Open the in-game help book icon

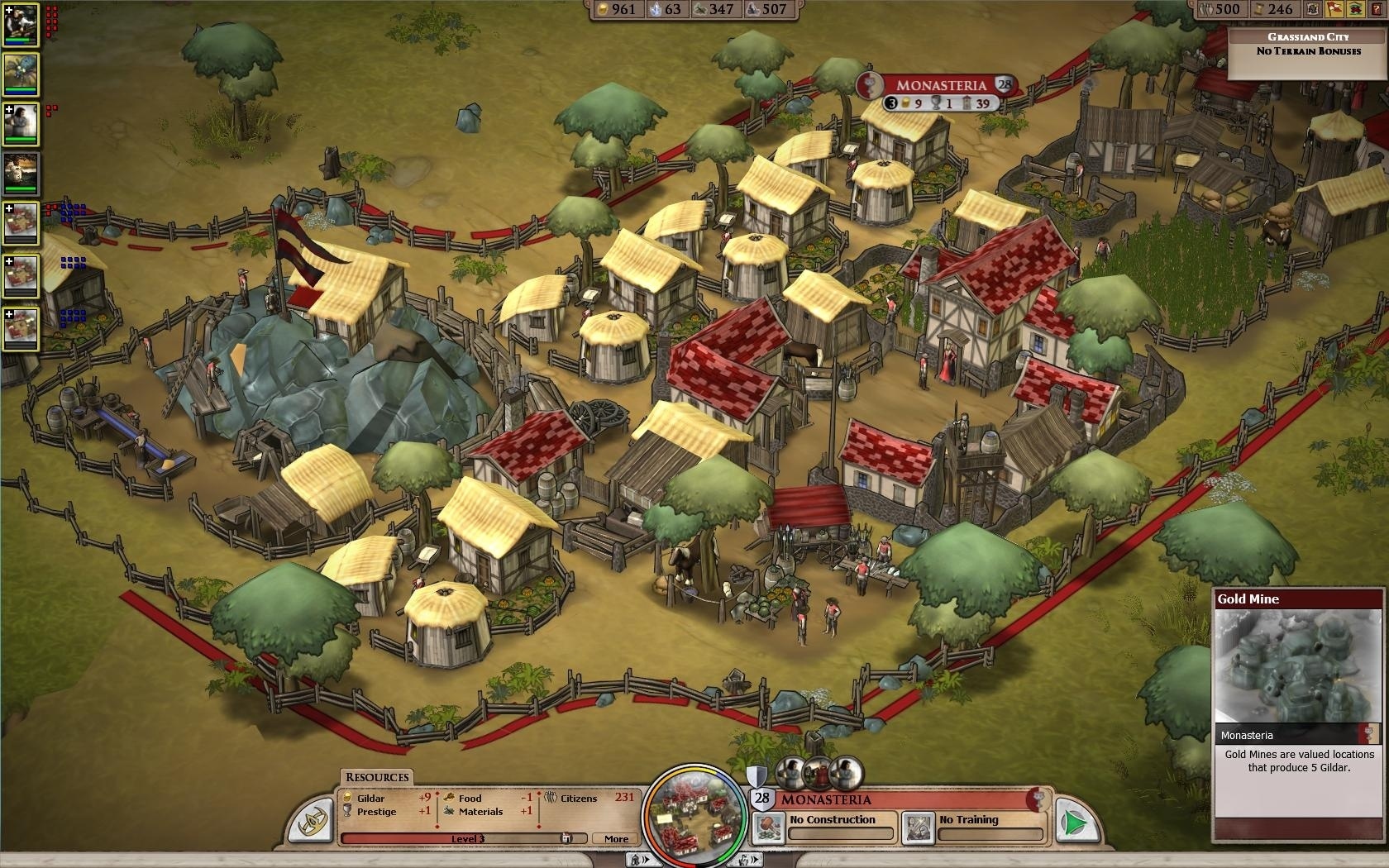1377,10
